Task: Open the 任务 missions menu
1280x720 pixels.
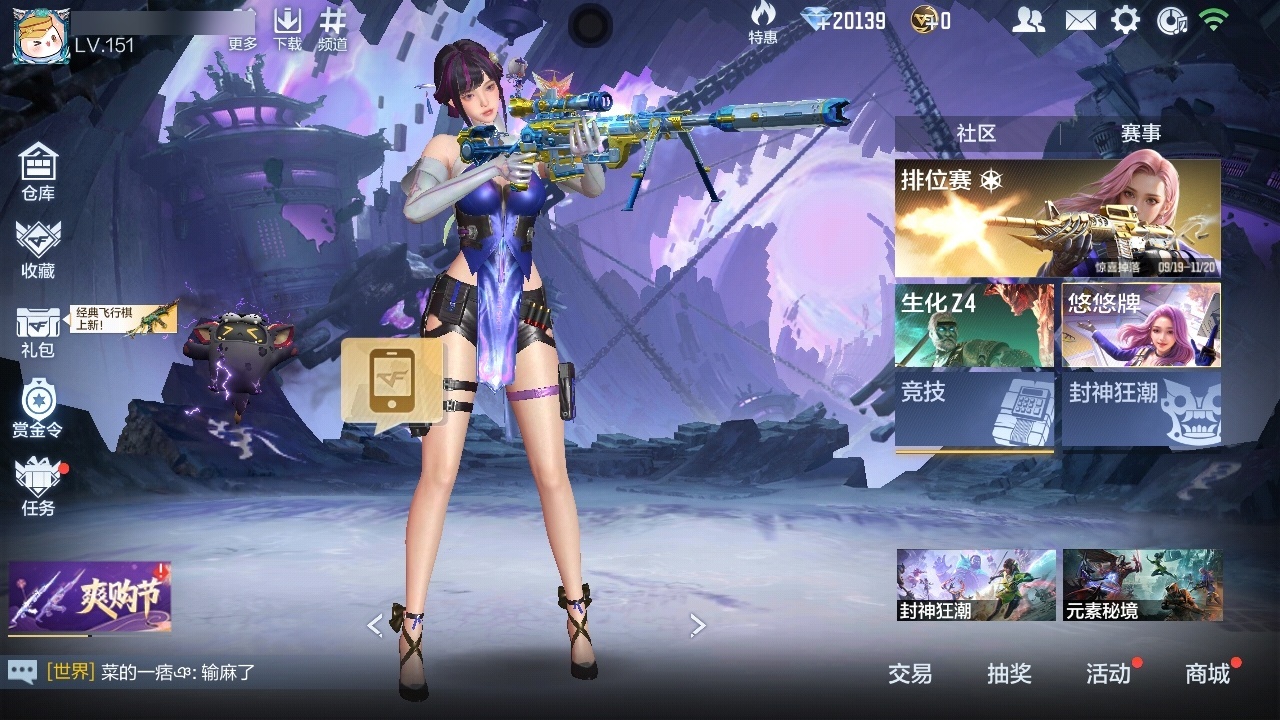Action: (x=38, y=487)
